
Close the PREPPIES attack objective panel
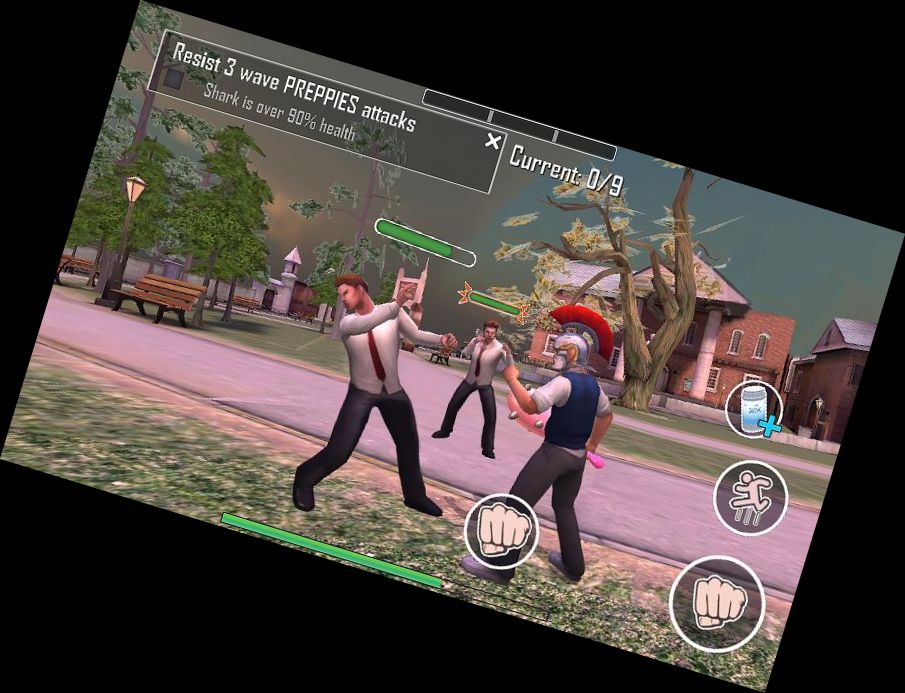point(492,141)
